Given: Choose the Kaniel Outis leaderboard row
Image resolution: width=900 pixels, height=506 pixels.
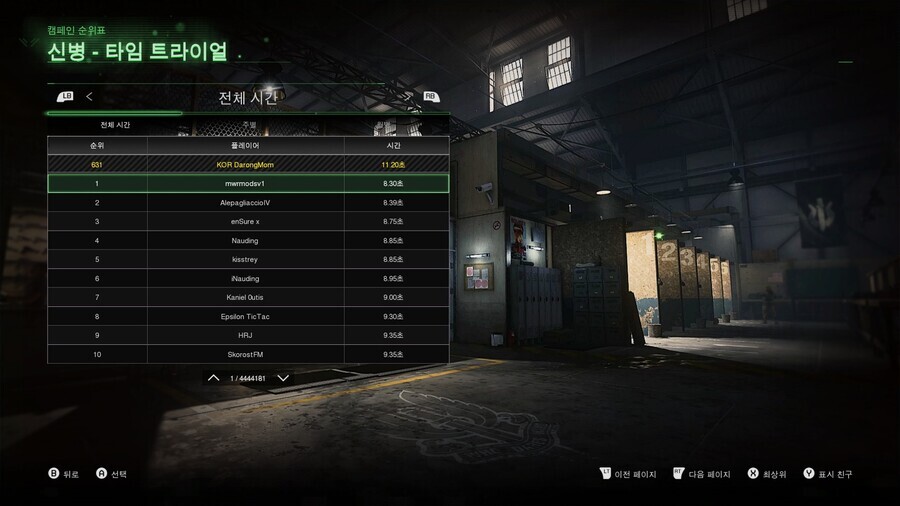Looking at the screenshot, I should (x=247, y=298).
